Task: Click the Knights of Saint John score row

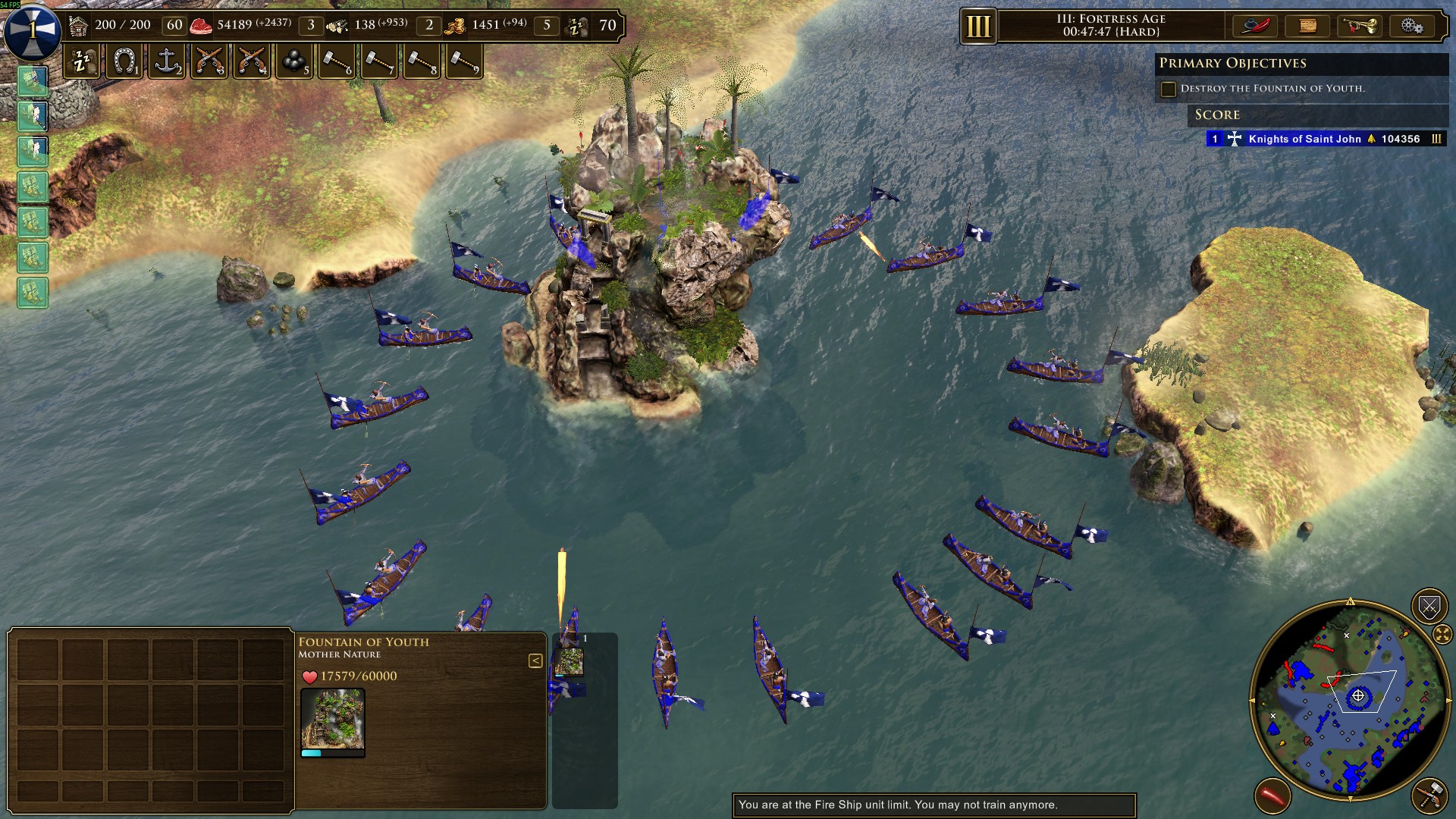Action: tap(1325, 139)
